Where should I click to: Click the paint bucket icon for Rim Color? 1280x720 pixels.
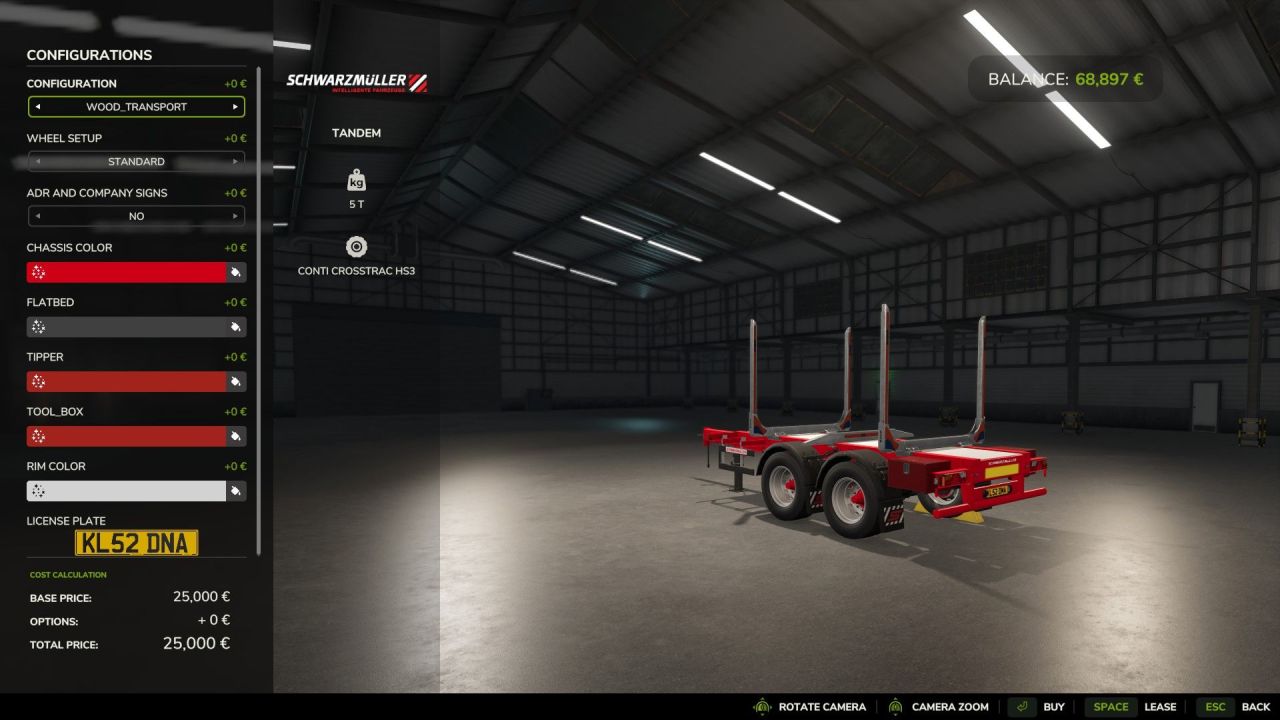(x=236, y=490)
